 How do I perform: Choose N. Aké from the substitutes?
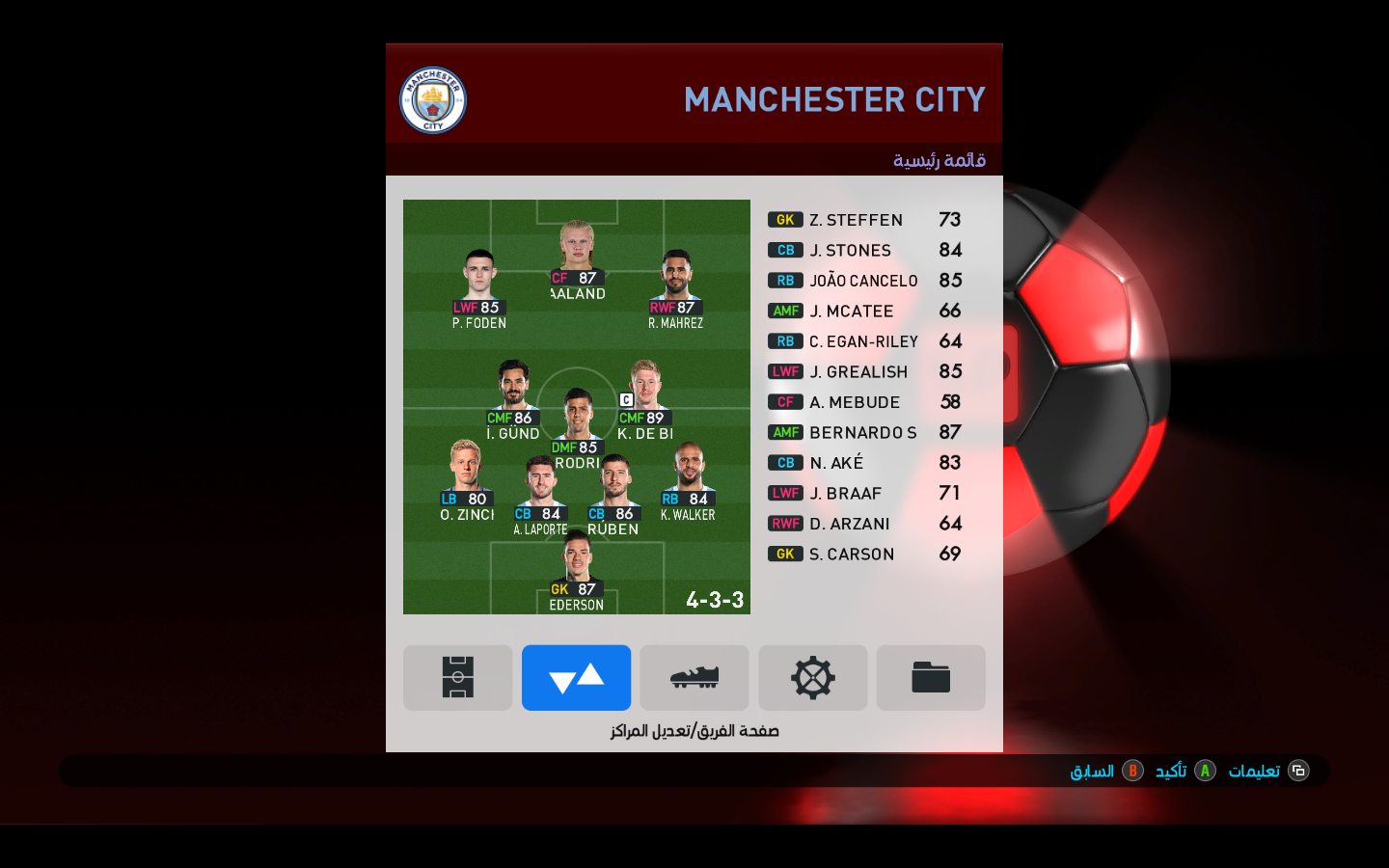[x=836, y=463]
